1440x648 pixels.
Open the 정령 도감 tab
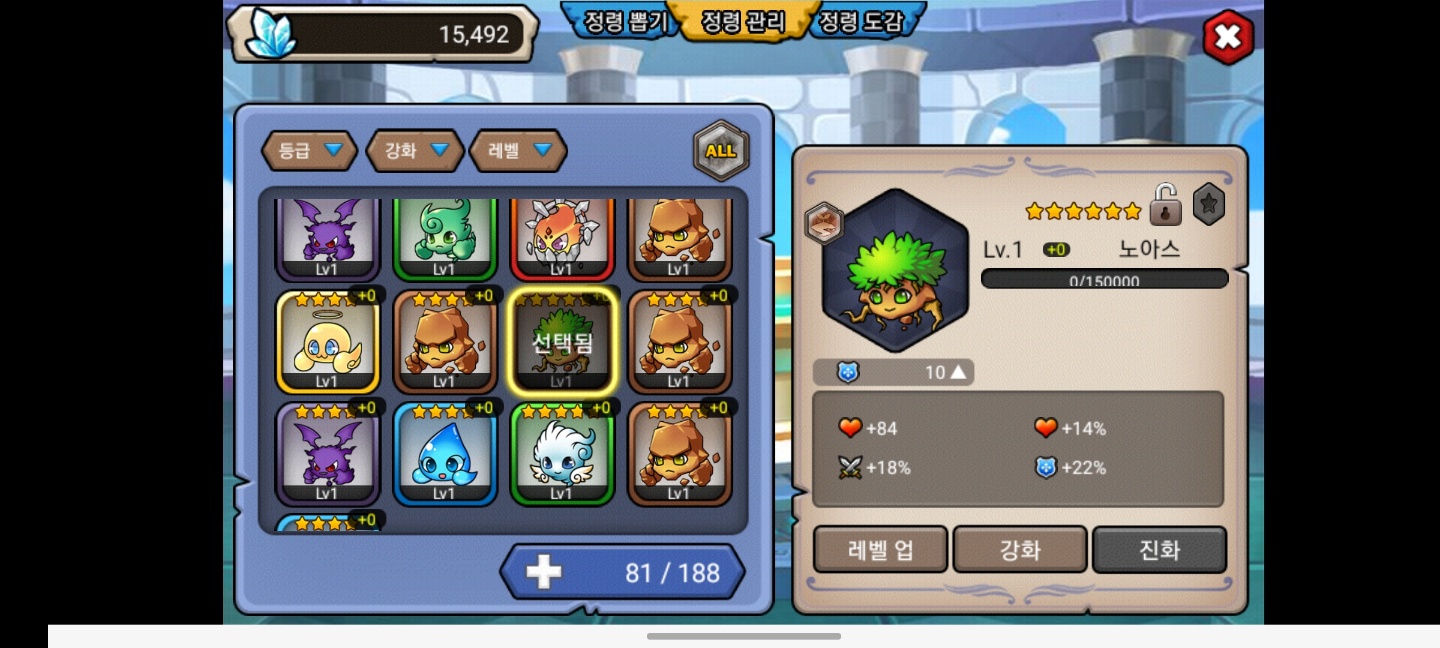coord(860,21)
